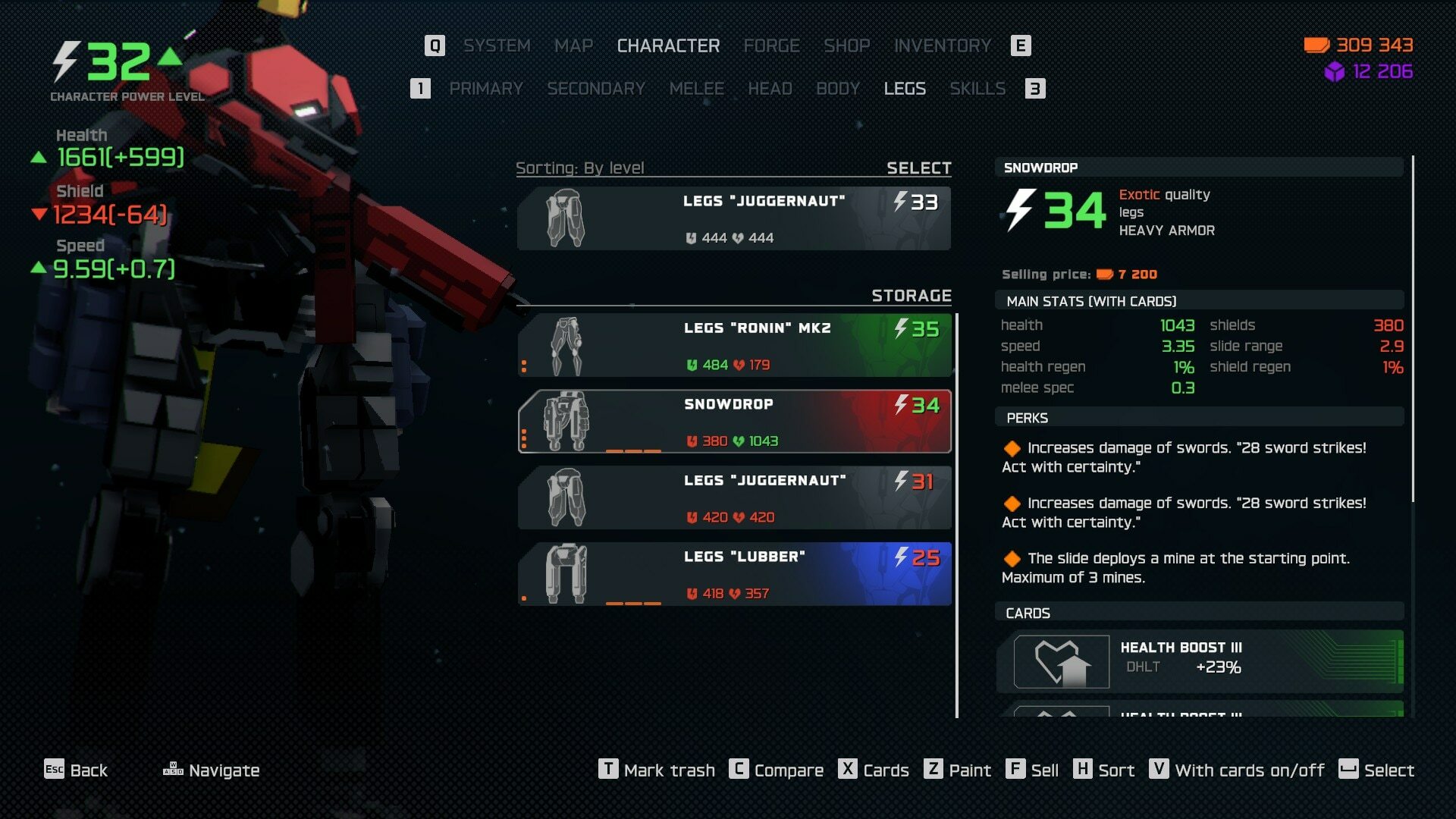
Task: Open the Forge tab
Action: [771, 46]
